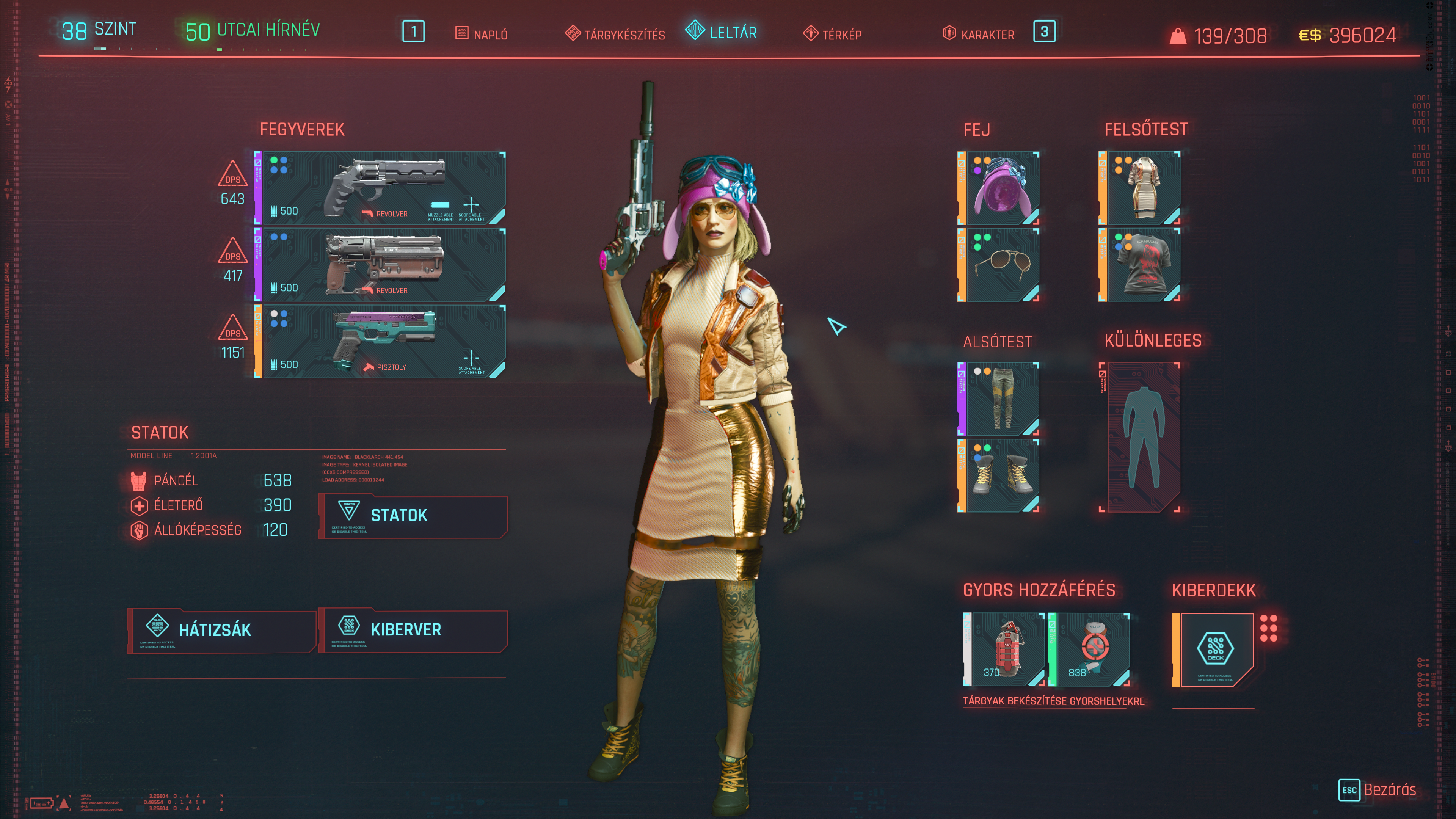Open the Statok details button

(x=413, y=516)
